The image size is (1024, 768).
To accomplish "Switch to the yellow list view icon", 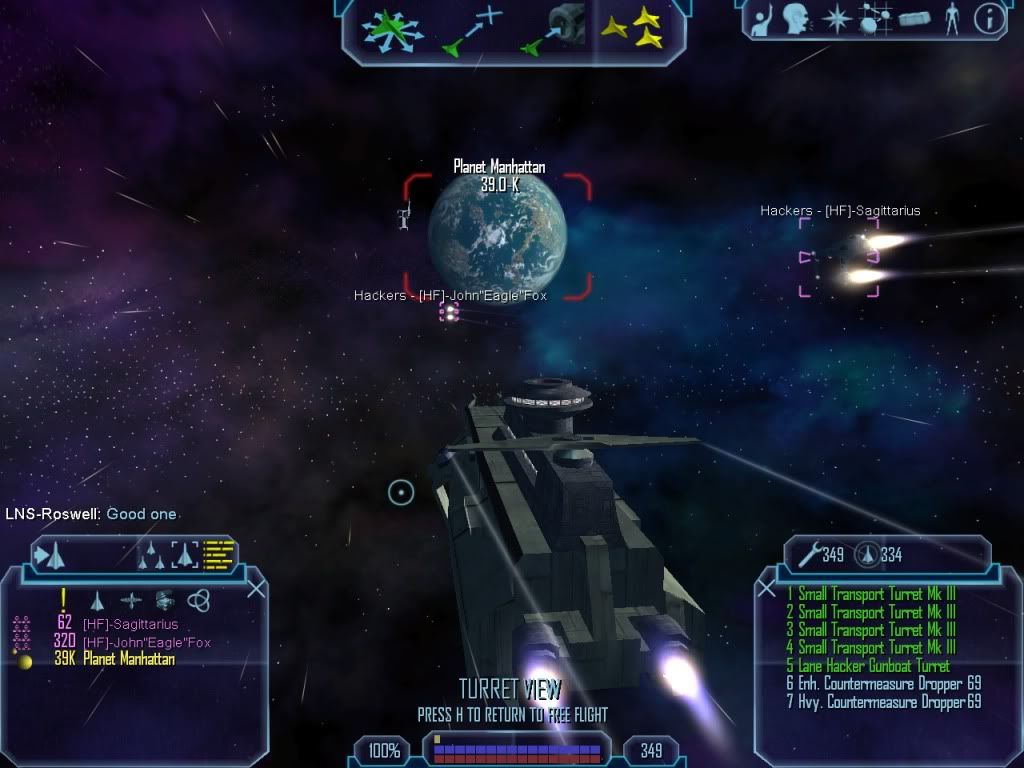I will pos(218,553).
